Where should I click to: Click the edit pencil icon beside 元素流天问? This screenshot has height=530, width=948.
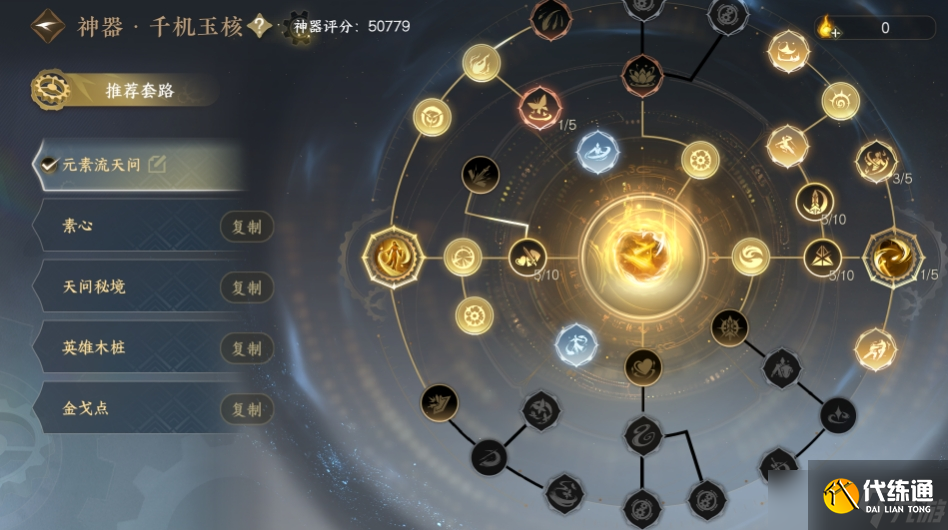[157, 165]
